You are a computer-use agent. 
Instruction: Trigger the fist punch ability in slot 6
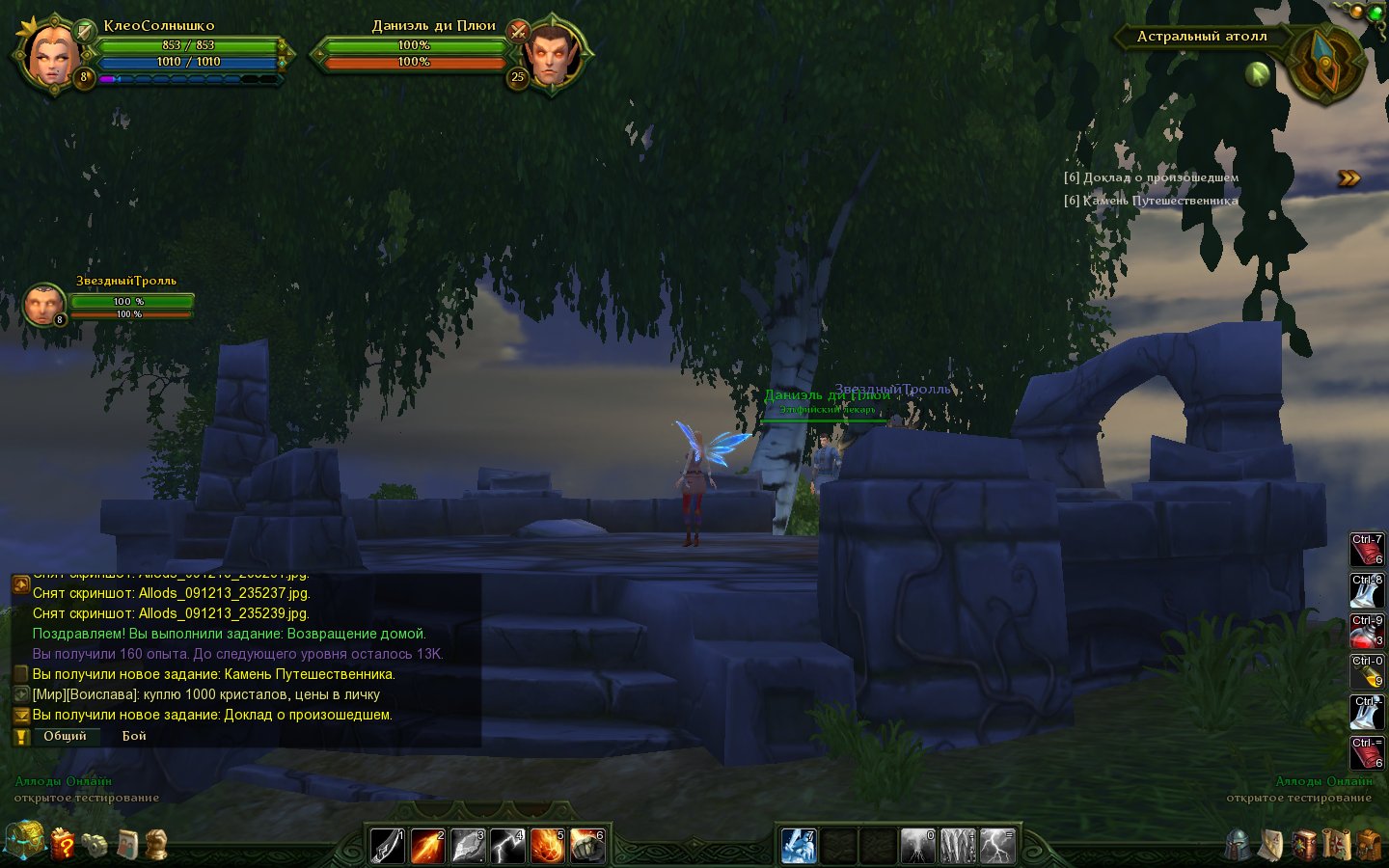[x=586, y=846]
